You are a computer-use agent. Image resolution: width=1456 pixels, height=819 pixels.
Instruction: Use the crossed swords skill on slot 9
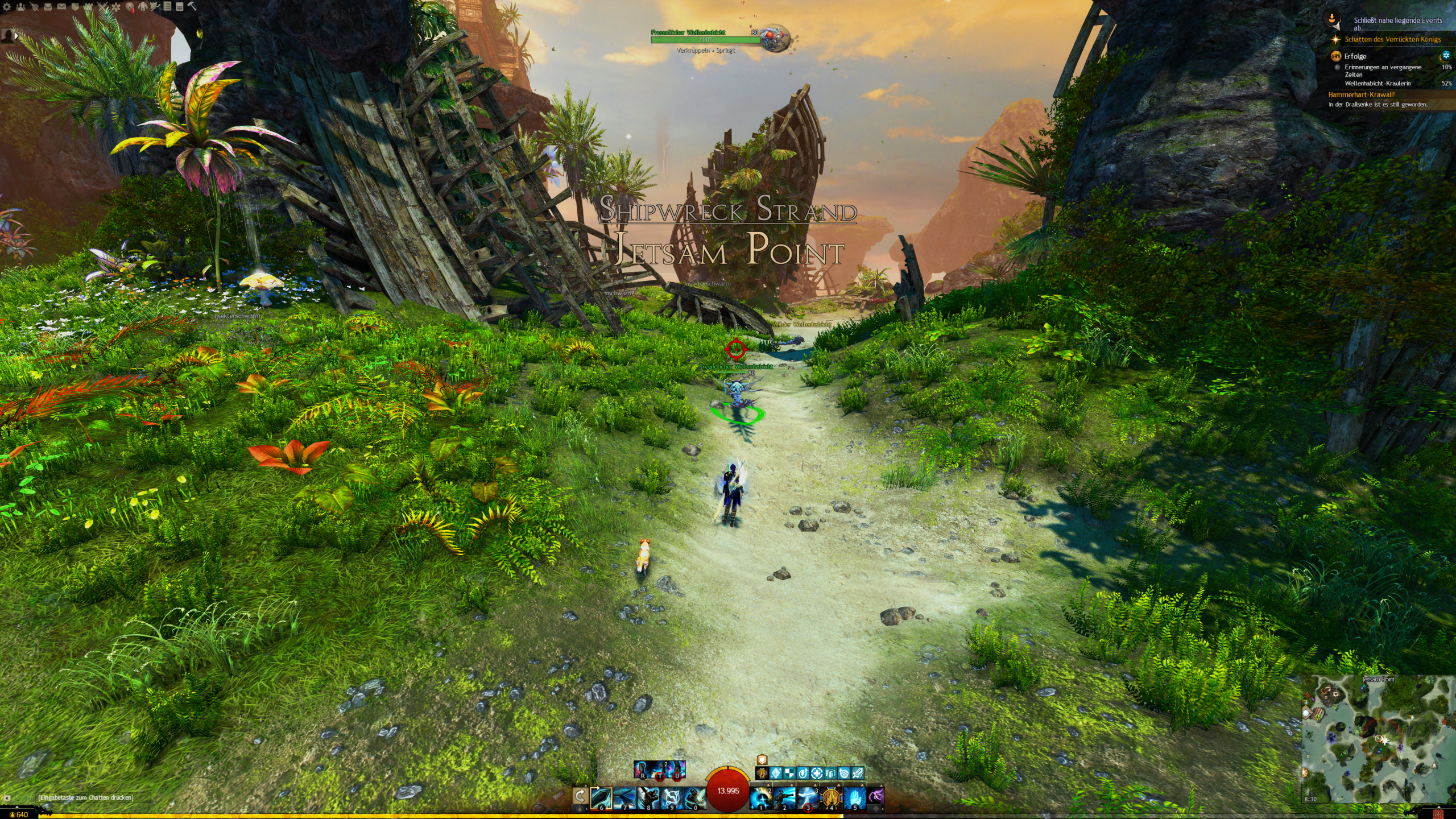click(x=671, y=798)
